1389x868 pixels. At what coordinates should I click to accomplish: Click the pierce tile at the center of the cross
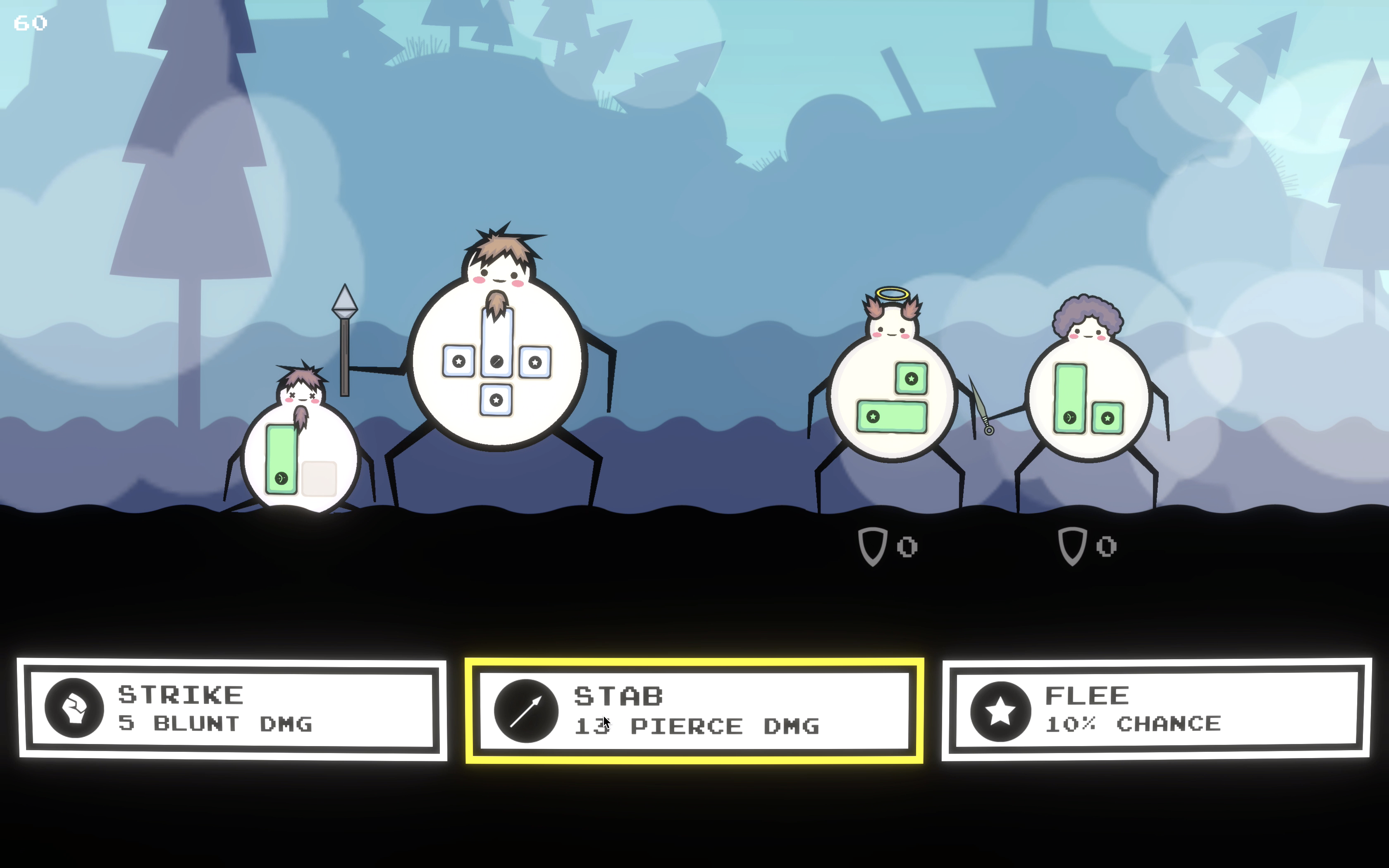496,361
